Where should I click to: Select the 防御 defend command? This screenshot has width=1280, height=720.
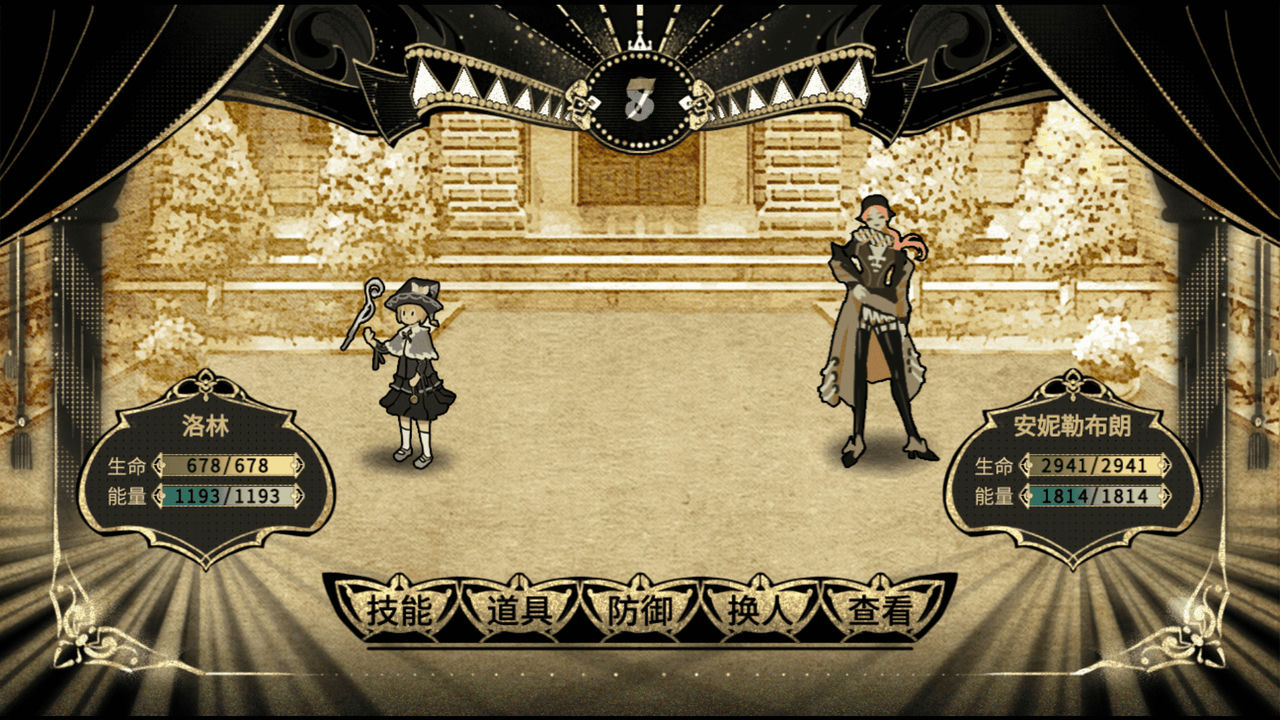640,610
